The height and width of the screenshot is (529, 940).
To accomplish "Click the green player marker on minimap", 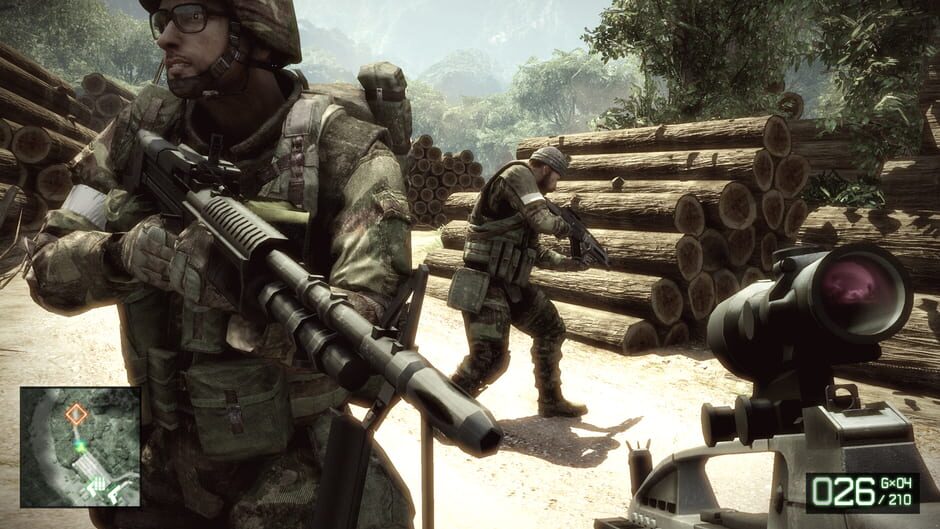I will (79, 446).
